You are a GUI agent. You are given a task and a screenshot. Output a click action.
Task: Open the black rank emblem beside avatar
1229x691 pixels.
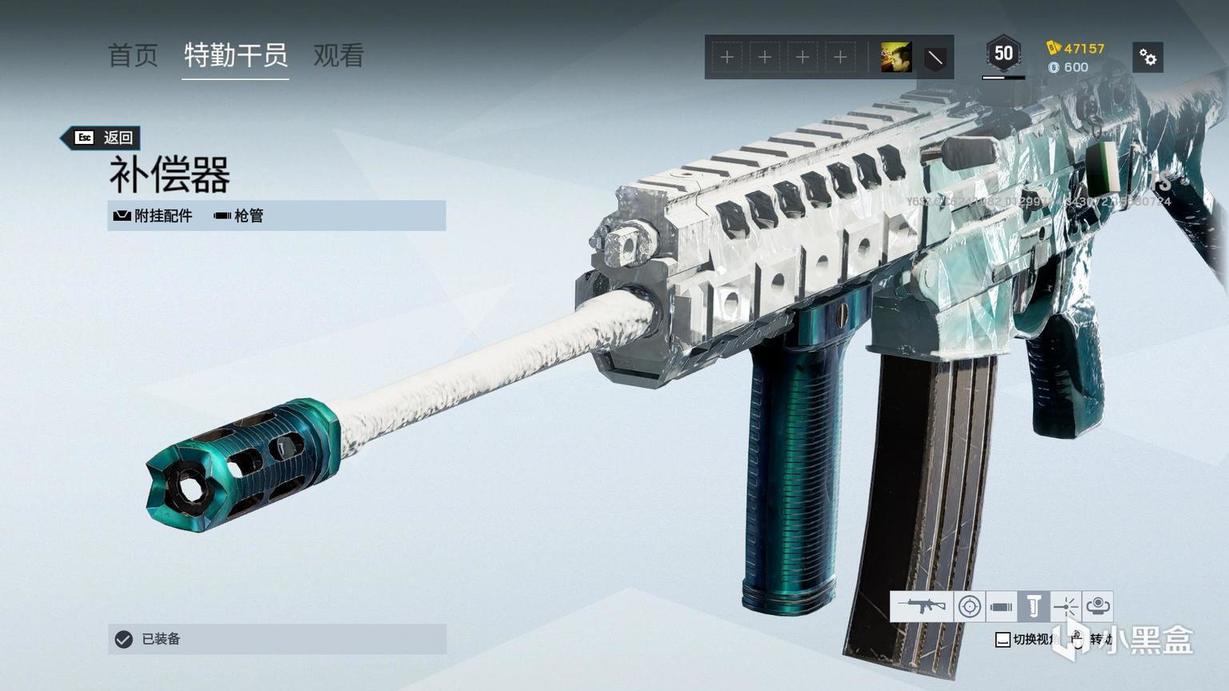[934, 57]
